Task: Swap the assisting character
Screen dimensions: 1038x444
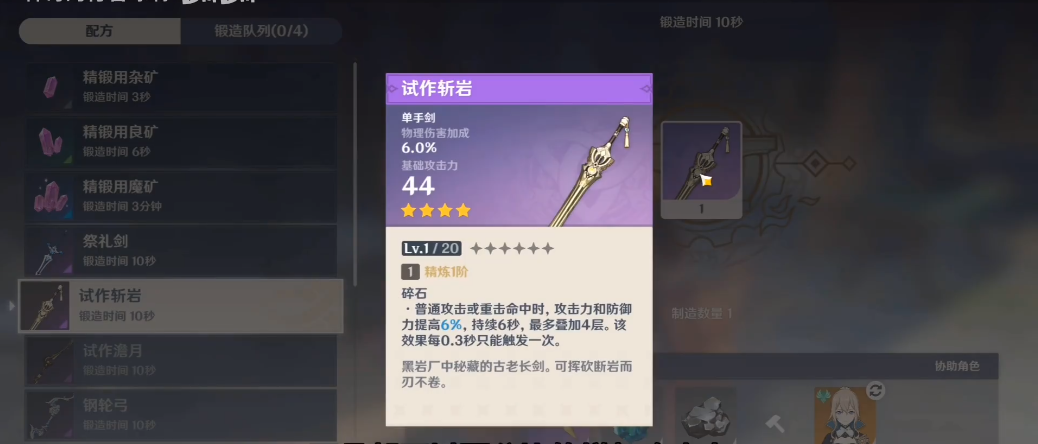Action: [x=876, y=391]
